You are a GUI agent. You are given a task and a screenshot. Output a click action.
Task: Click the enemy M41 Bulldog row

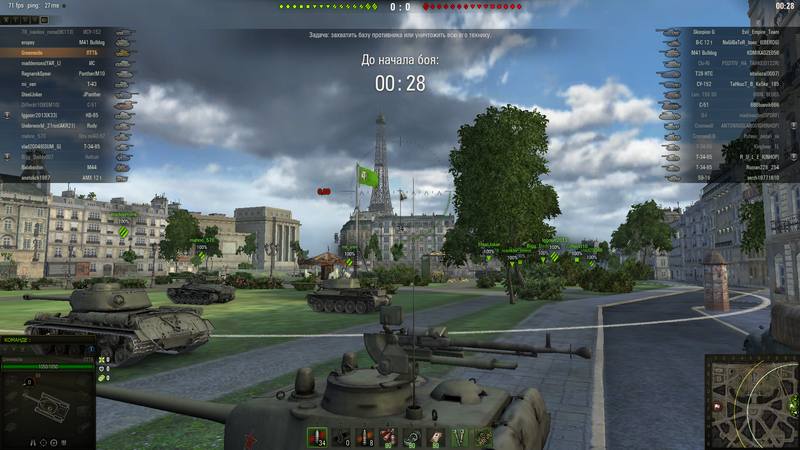click(728, 53)
